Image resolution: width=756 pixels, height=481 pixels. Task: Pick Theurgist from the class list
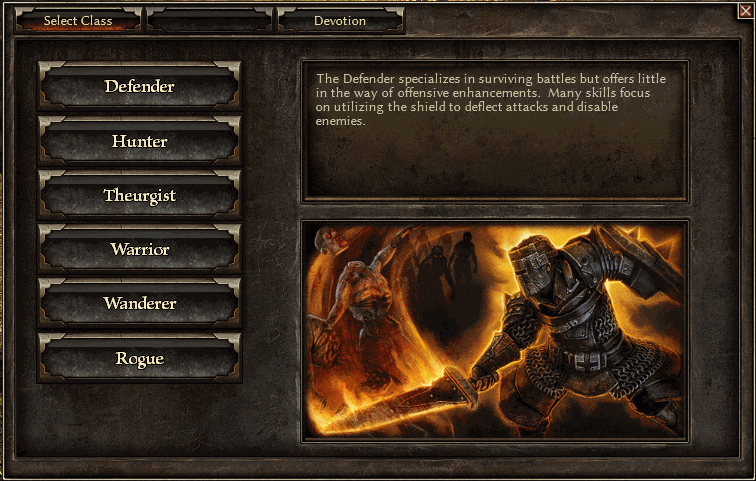tap(139, 196)
